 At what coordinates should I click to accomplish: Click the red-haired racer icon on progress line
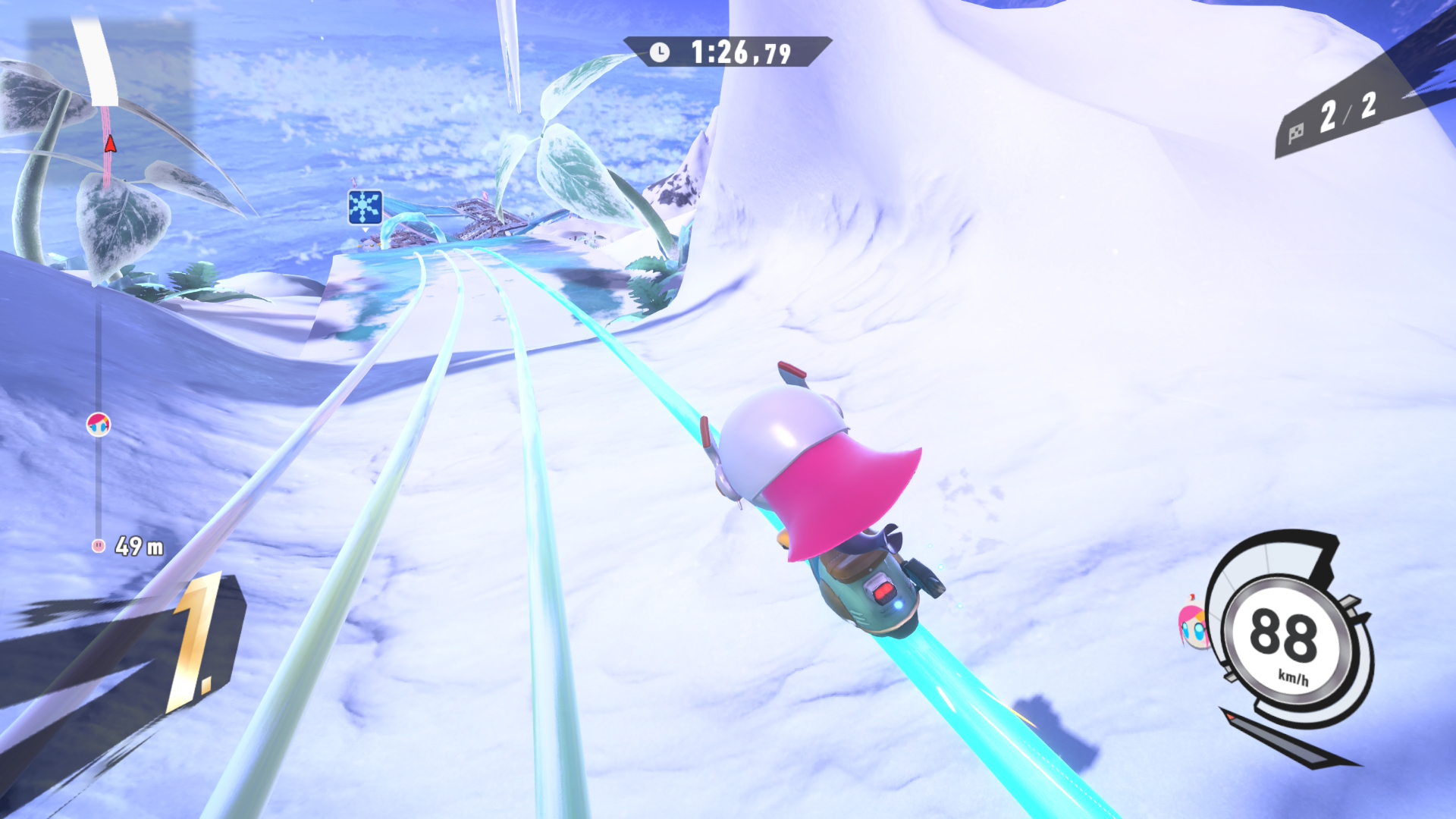(99, 425)
